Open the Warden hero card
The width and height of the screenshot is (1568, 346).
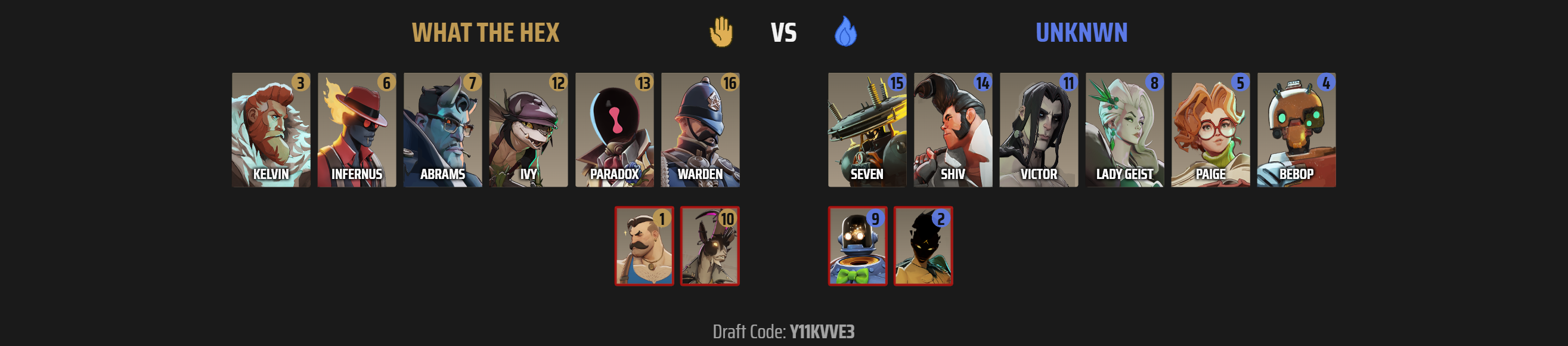[700, 130]
